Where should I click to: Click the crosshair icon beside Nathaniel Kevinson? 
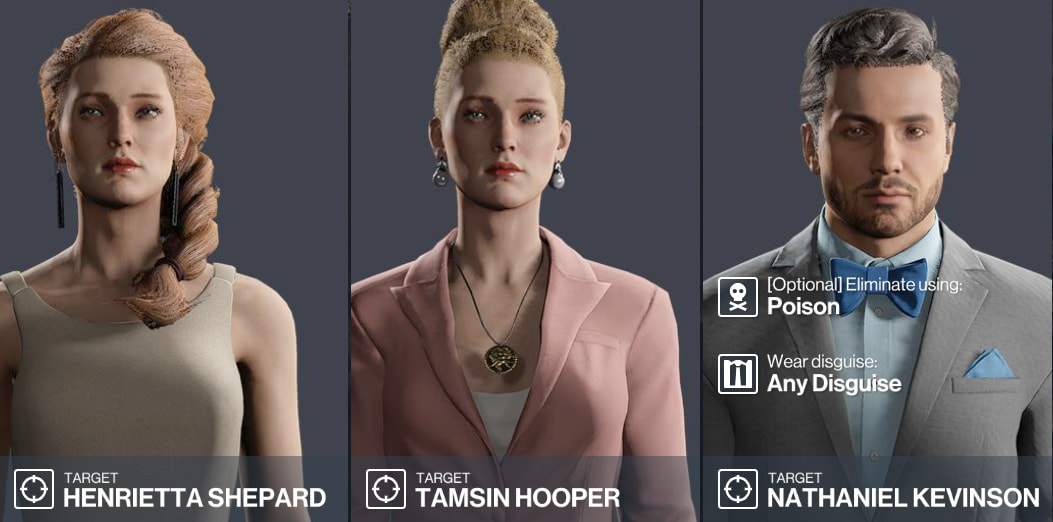pos(738,489)
